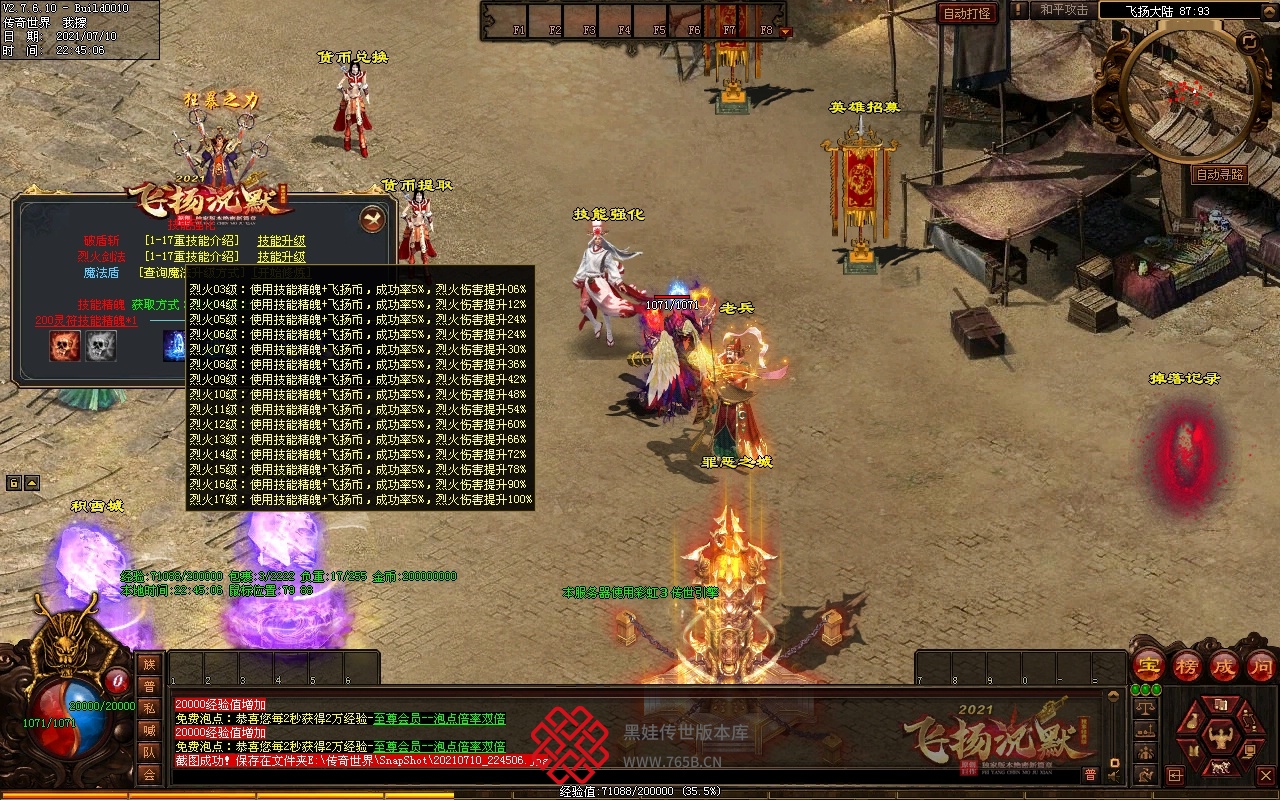Open the 成 achievements button
This screenshot has width=1280, height=800.
1224,665
